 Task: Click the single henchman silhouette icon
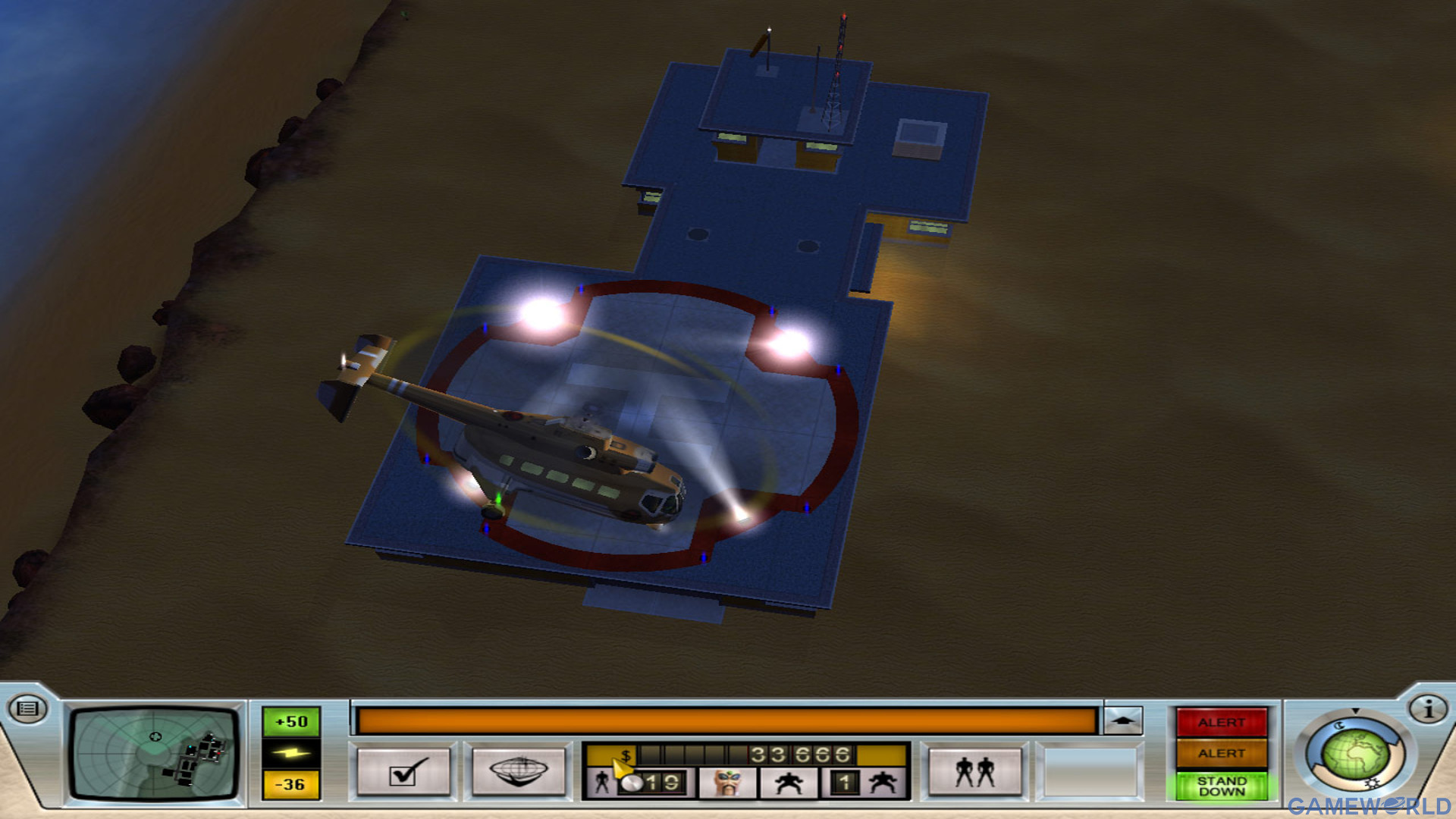click(x=791, y=783)
